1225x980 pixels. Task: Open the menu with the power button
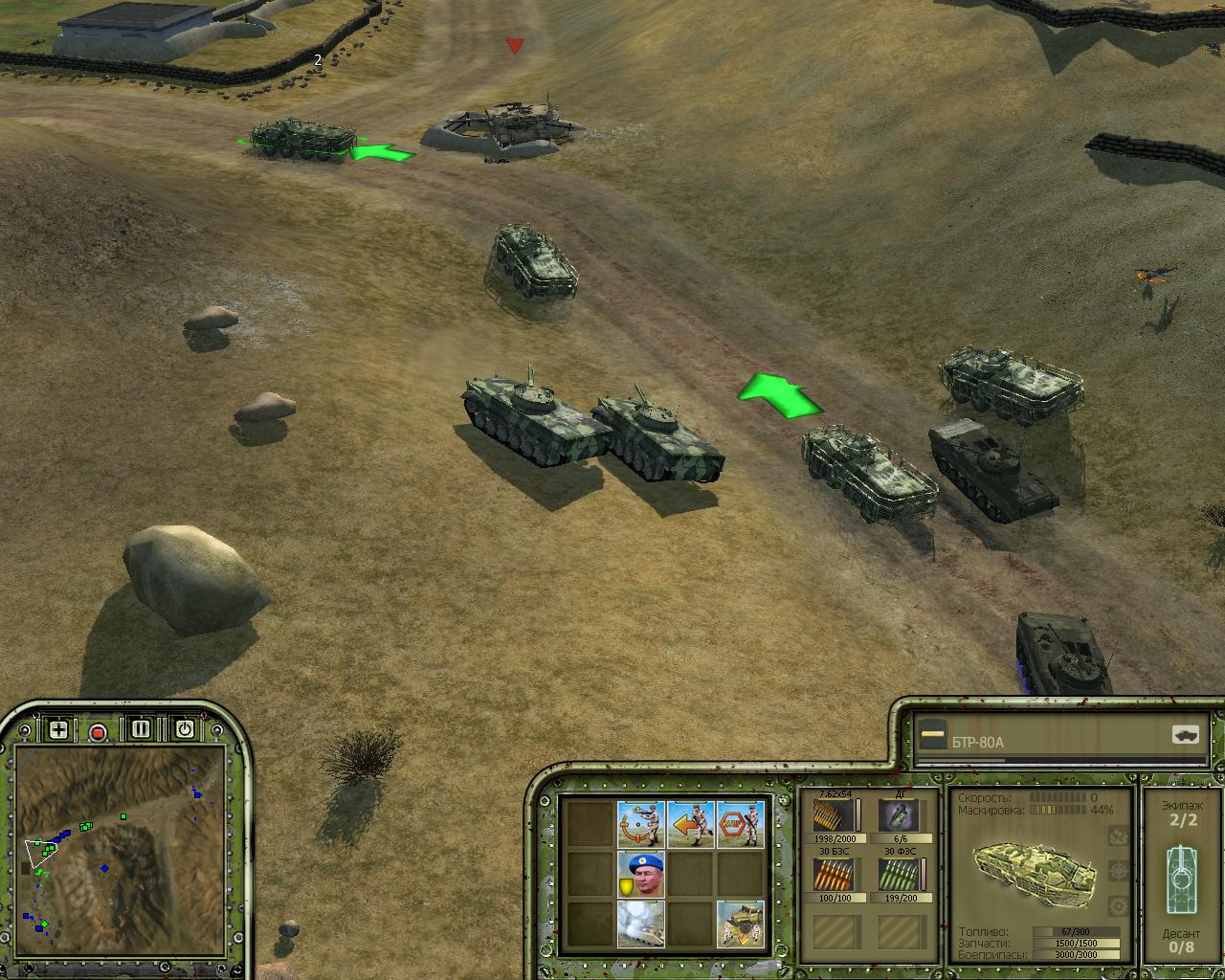pyautogui.click(x=185, y=729)
